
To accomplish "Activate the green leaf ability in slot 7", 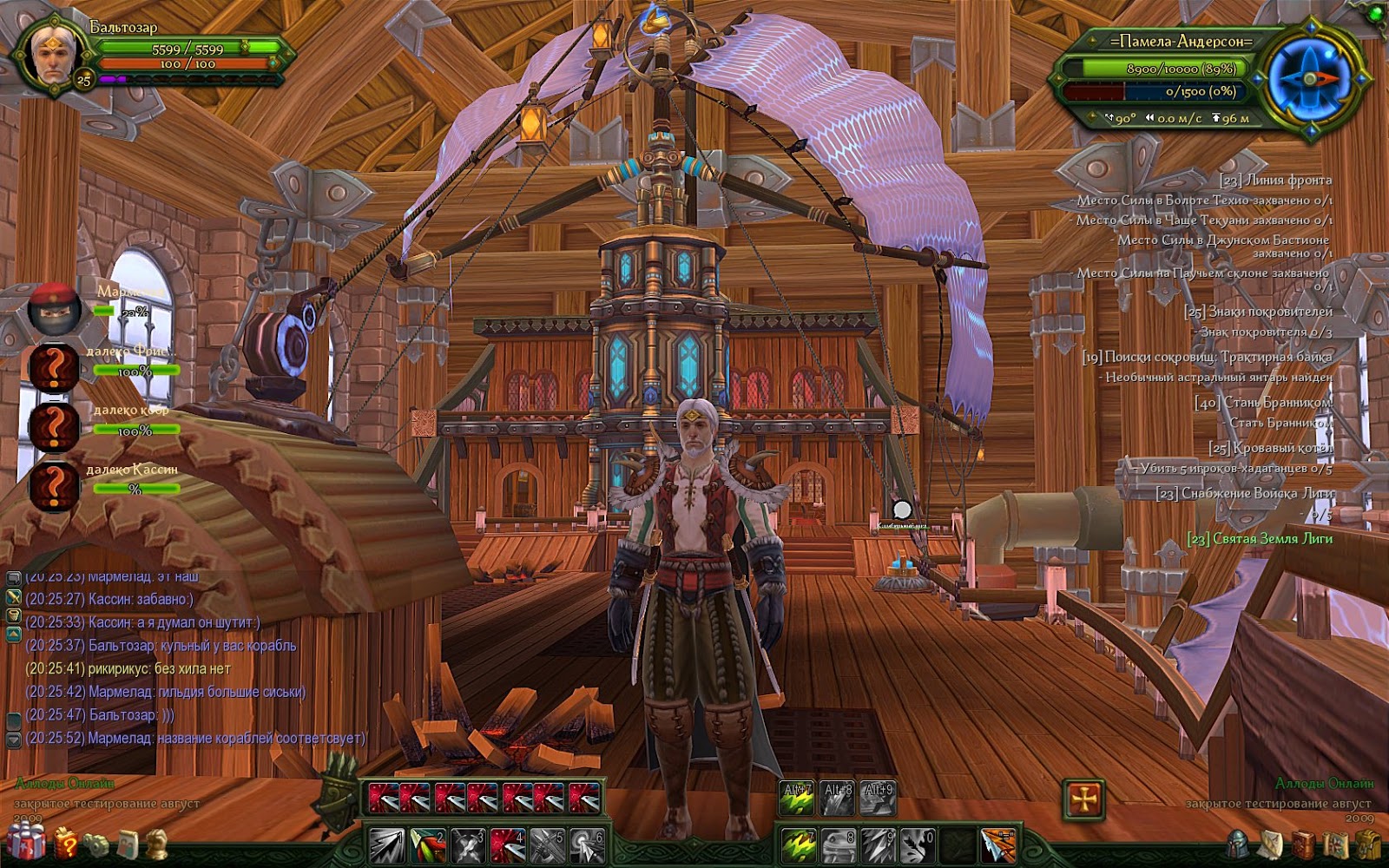I will click(798, 845).
